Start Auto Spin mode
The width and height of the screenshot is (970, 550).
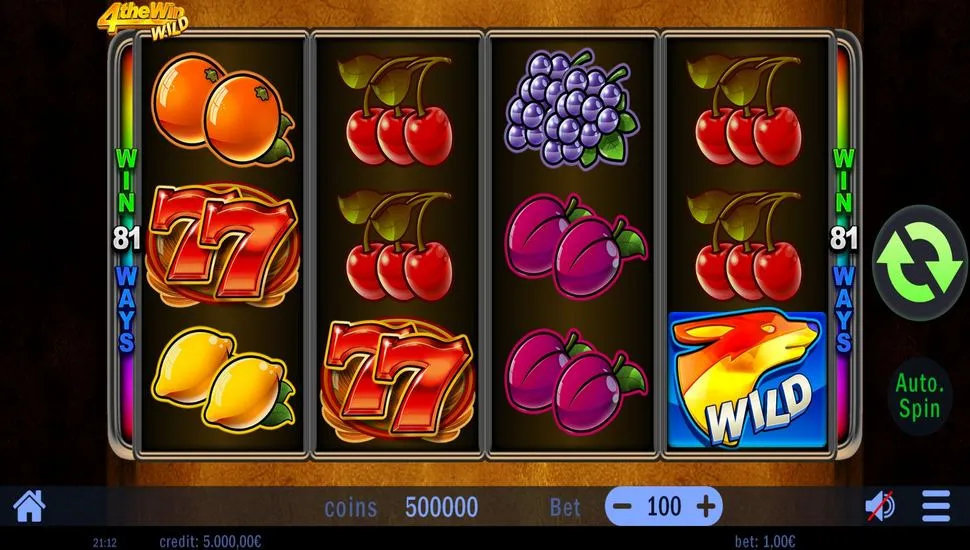click(920, 395)
